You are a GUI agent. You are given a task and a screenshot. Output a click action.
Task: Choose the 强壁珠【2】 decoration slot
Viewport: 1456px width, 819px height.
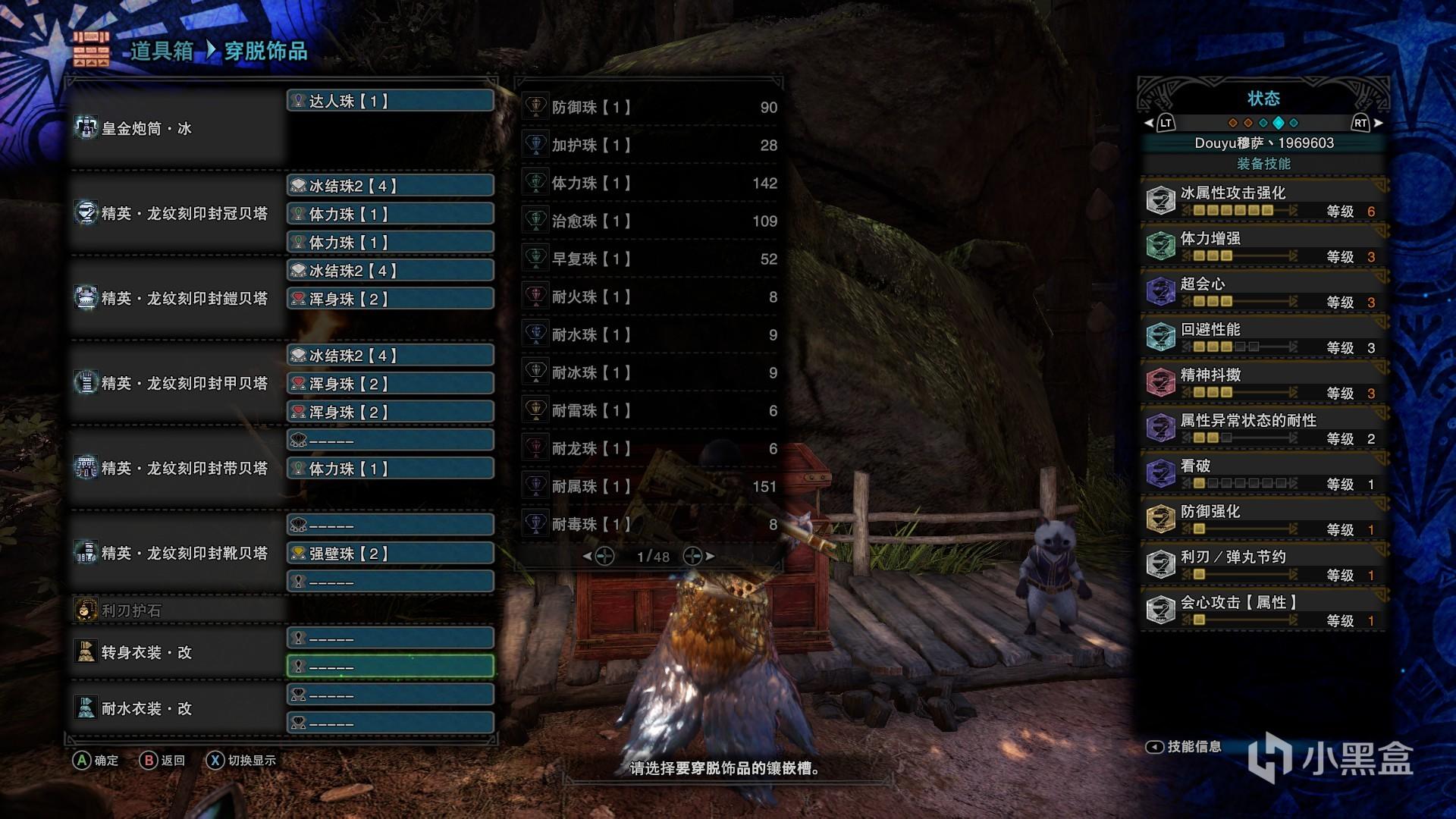click(391, 554)
